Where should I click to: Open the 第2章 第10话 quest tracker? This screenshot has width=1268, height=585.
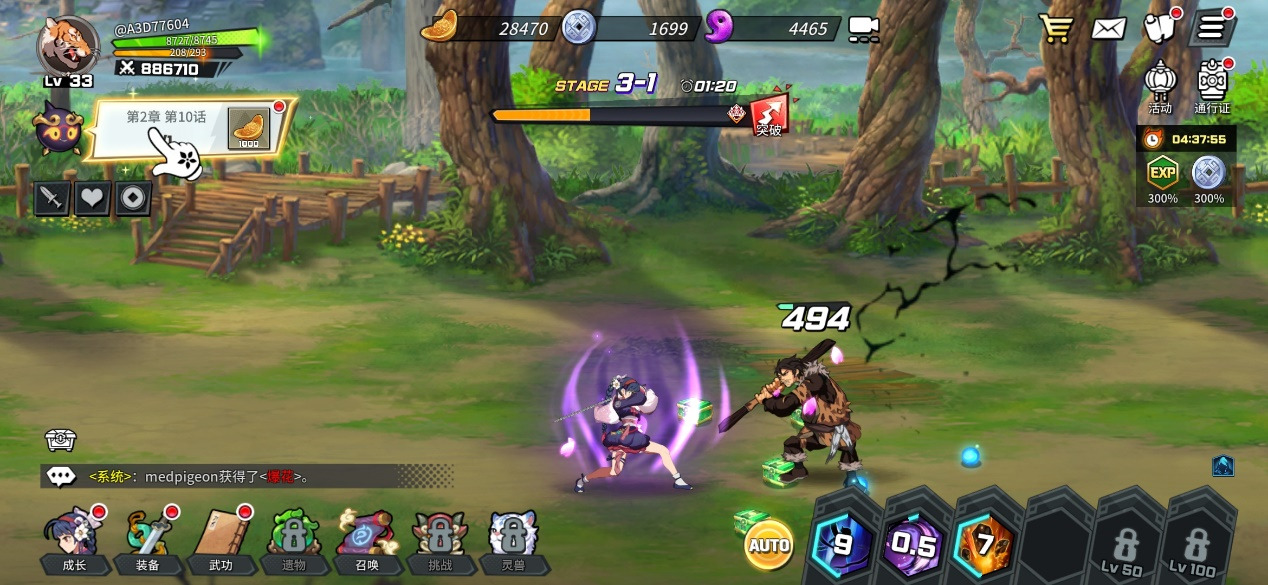pos(190,129)
